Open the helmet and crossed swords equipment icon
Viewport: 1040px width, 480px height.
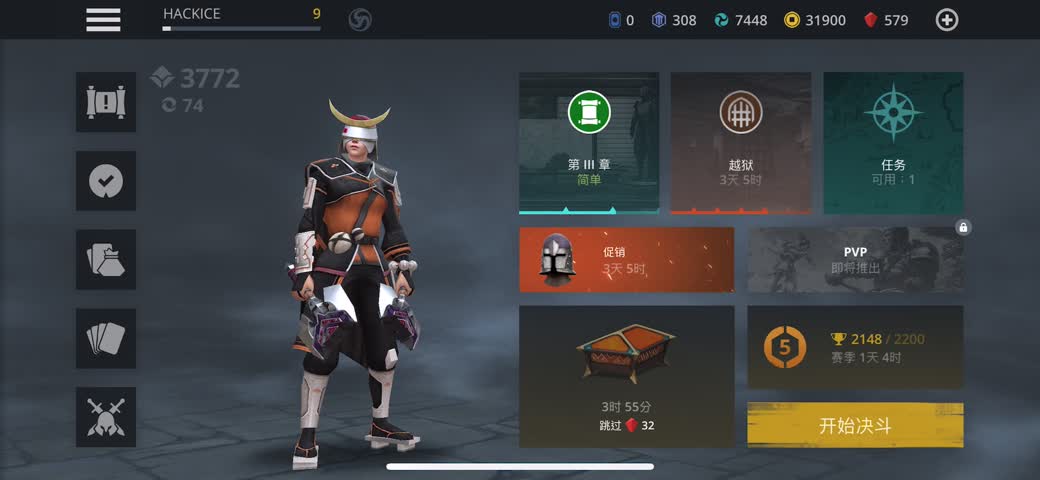click(x=106, y=417)
